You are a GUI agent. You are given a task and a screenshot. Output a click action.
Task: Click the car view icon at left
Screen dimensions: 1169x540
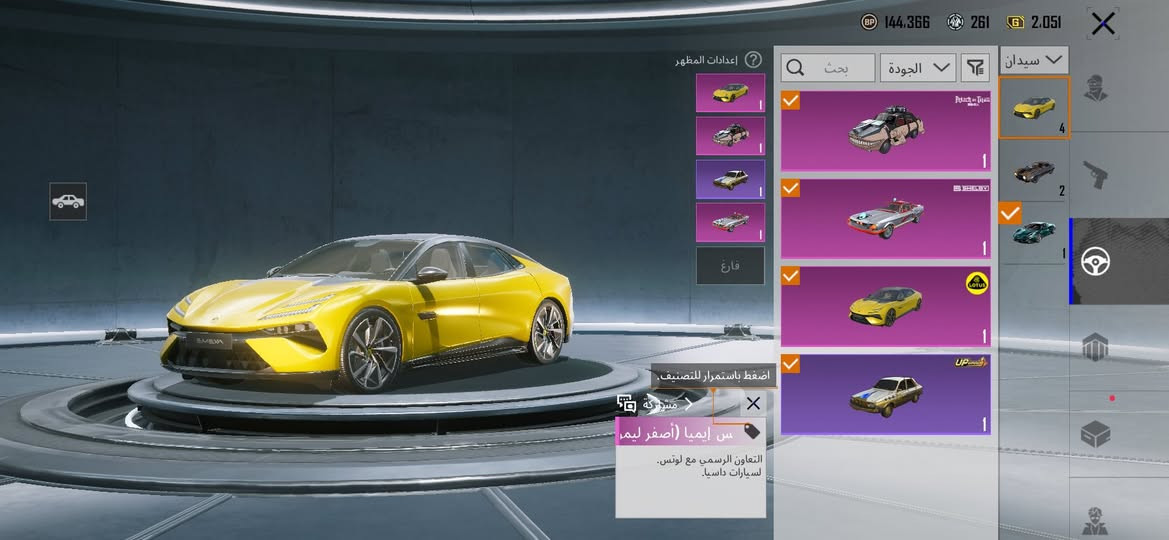68,201
